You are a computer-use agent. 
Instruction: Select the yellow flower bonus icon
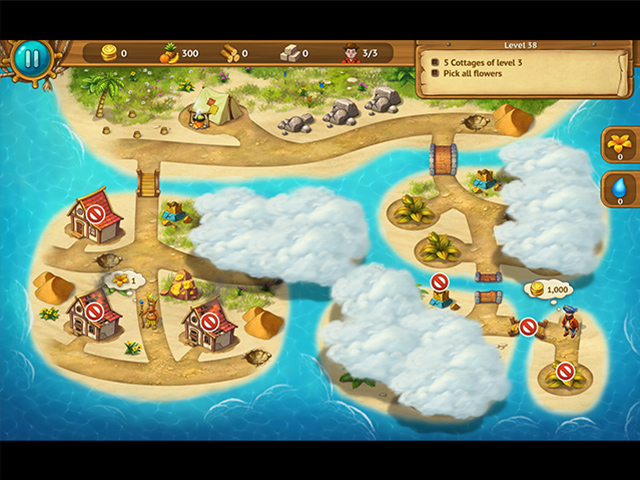pyautogui.click(x=619, y=142)
